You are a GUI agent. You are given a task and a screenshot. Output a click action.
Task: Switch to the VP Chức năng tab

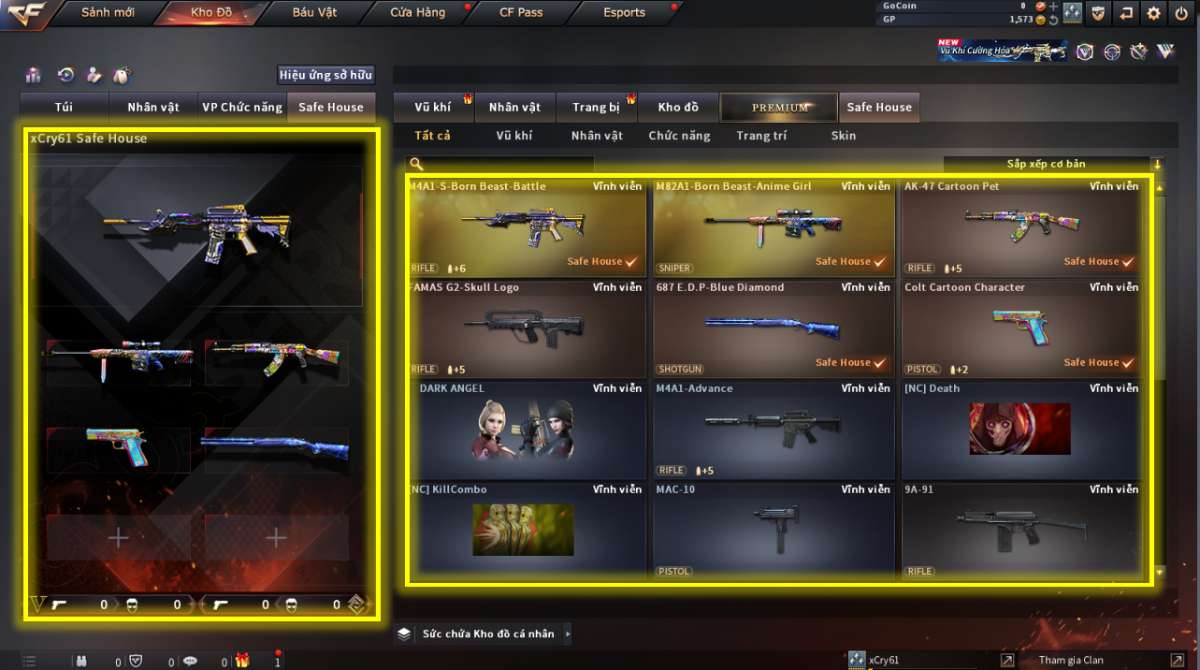[242, 107]
